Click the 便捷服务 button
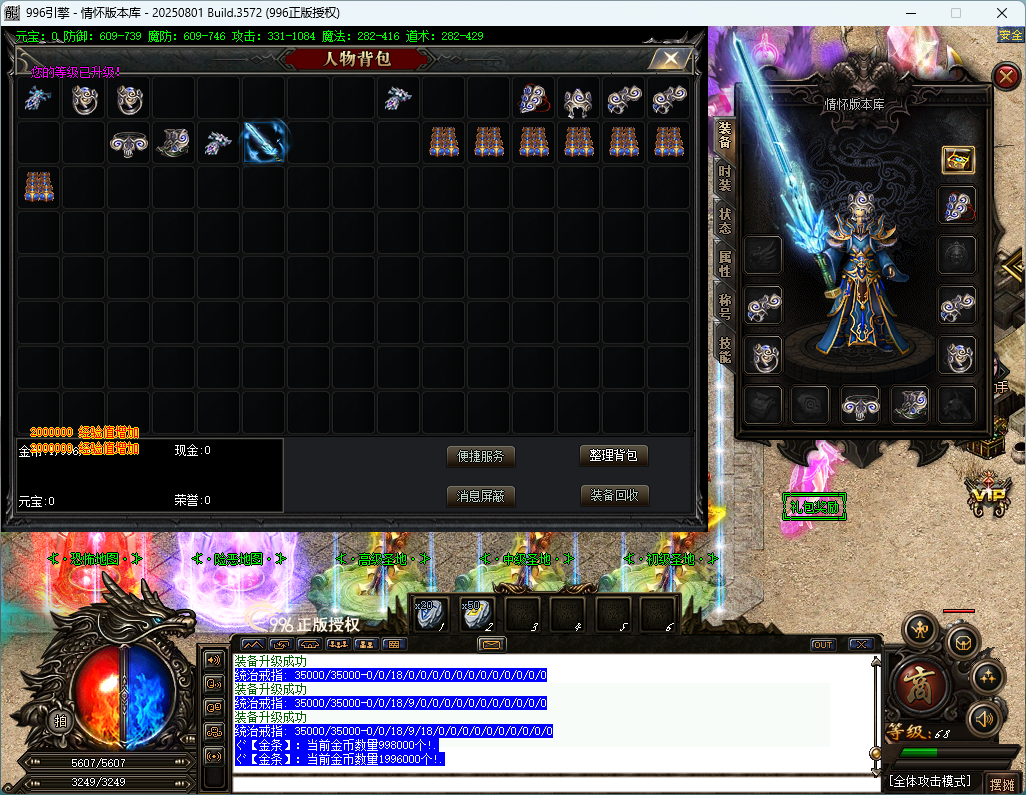Viewport: 1026px width, 795px height. click(x=481, y=456)
